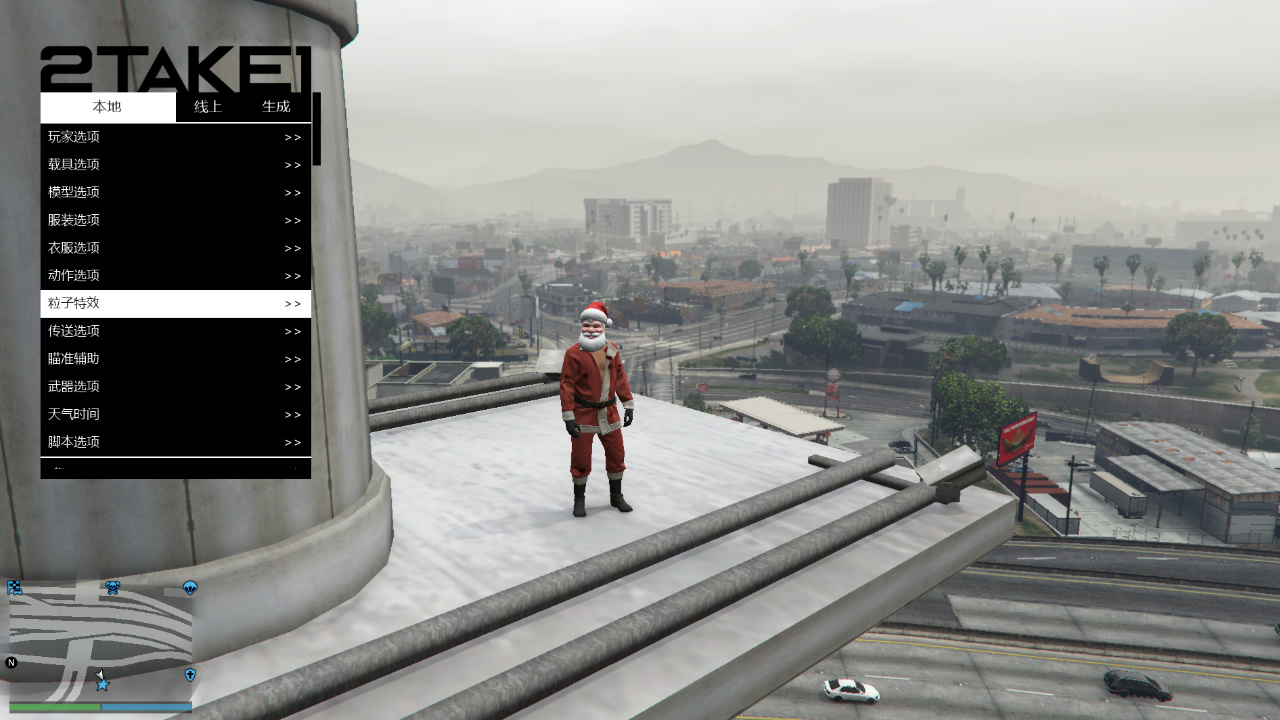Expand 载具选项 submenu arrow

tap(291, 165)
